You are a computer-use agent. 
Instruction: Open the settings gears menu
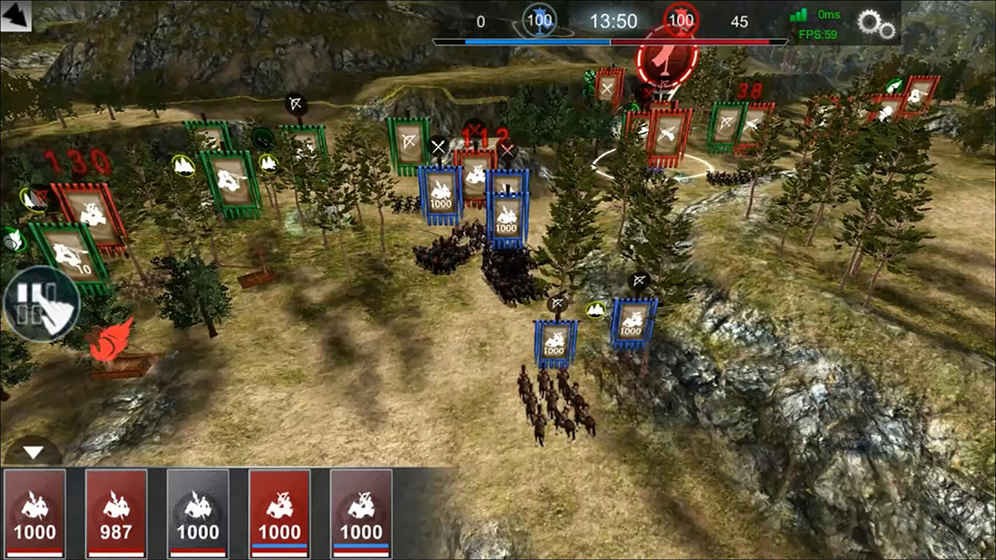tap(877, 25)
